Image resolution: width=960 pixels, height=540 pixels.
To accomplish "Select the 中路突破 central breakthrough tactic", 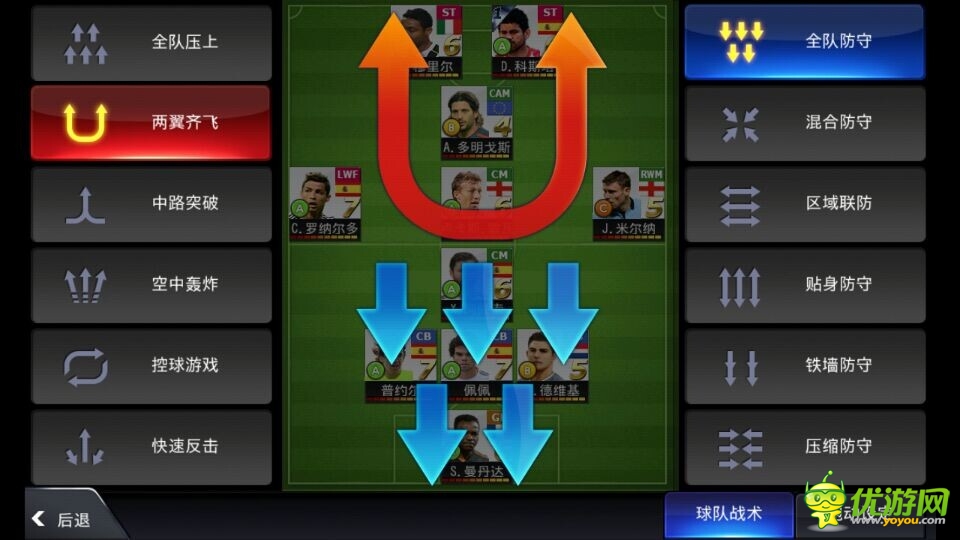I will click(151, 203).
